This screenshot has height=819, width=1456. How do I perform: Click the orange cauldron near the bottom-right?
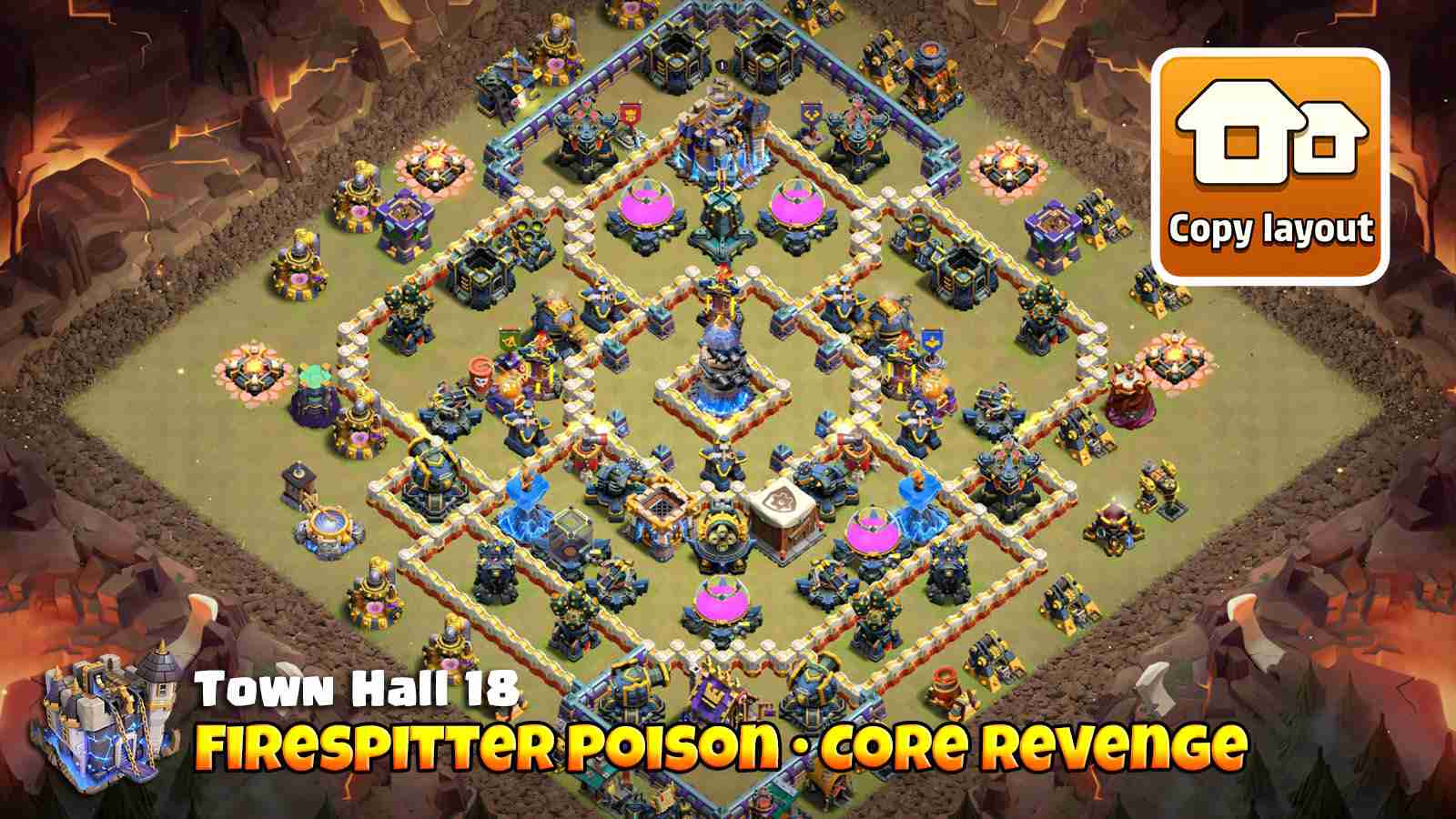coord(944,676)
